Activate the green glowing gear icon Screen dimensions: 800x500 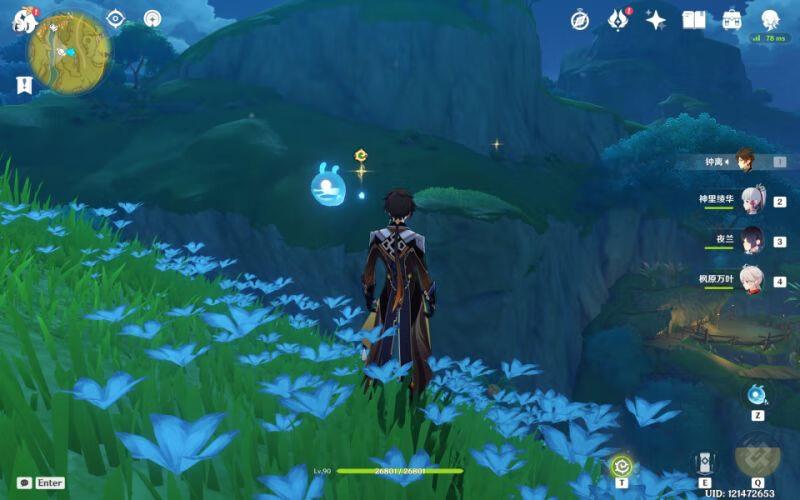point(622,465)
